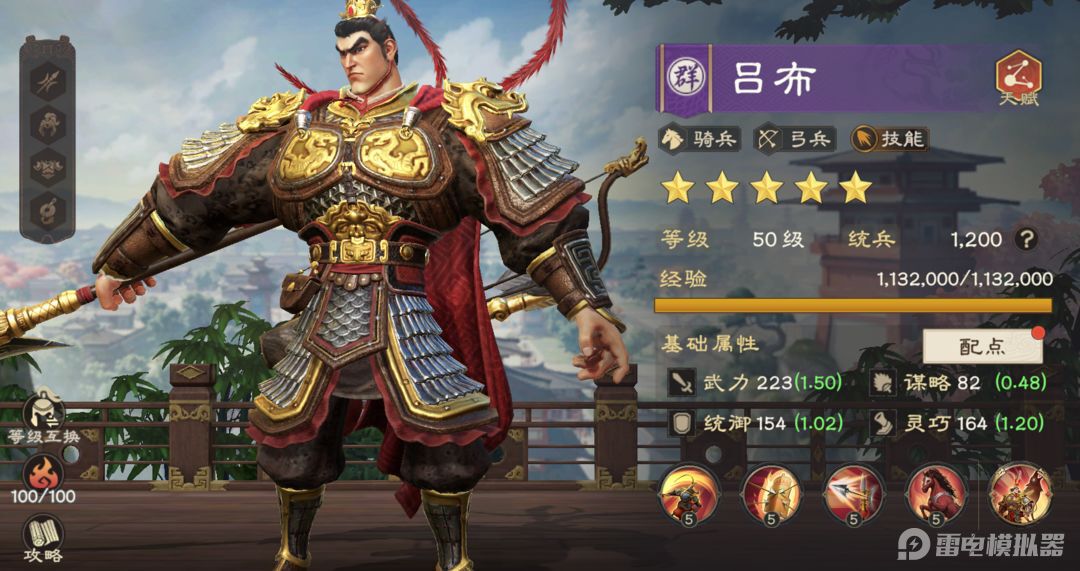
Task: Select the 技能 skill tag
Action: point(888,139)
